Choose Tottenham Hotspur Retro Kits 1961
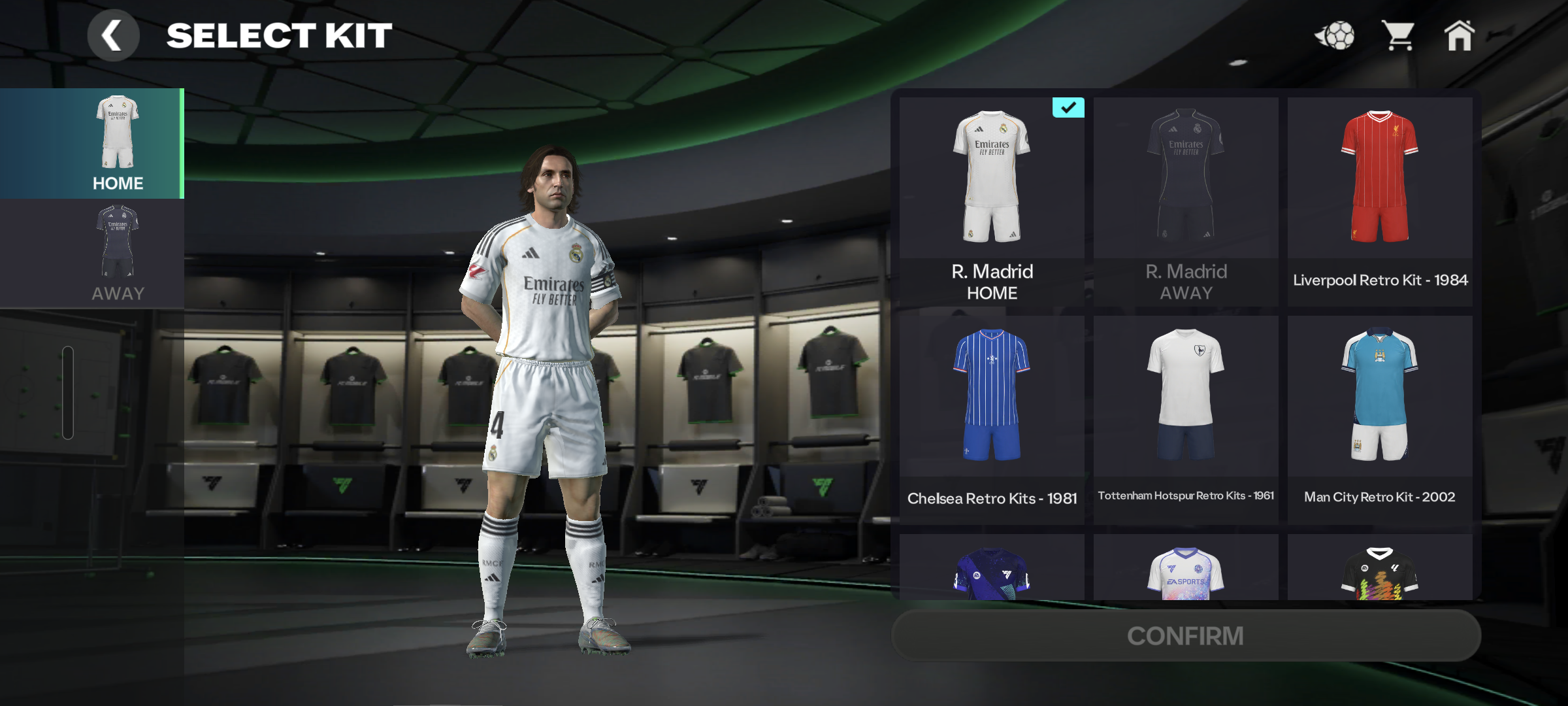This screenshot has width=1568, height=706. click(x=1185, y=419)
